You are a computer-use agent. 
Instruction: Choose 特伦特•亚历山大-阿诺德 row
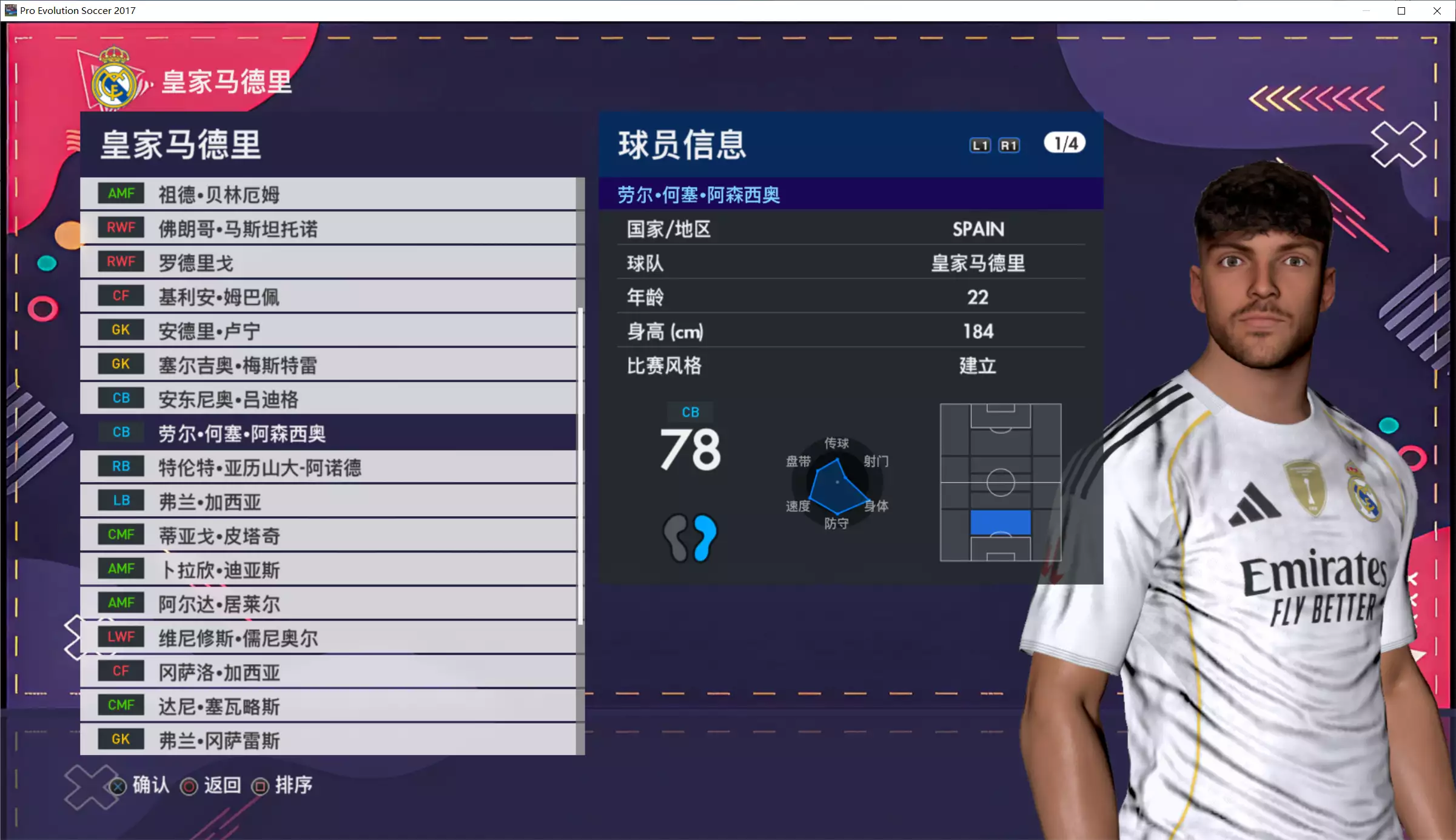click(327, 467)
